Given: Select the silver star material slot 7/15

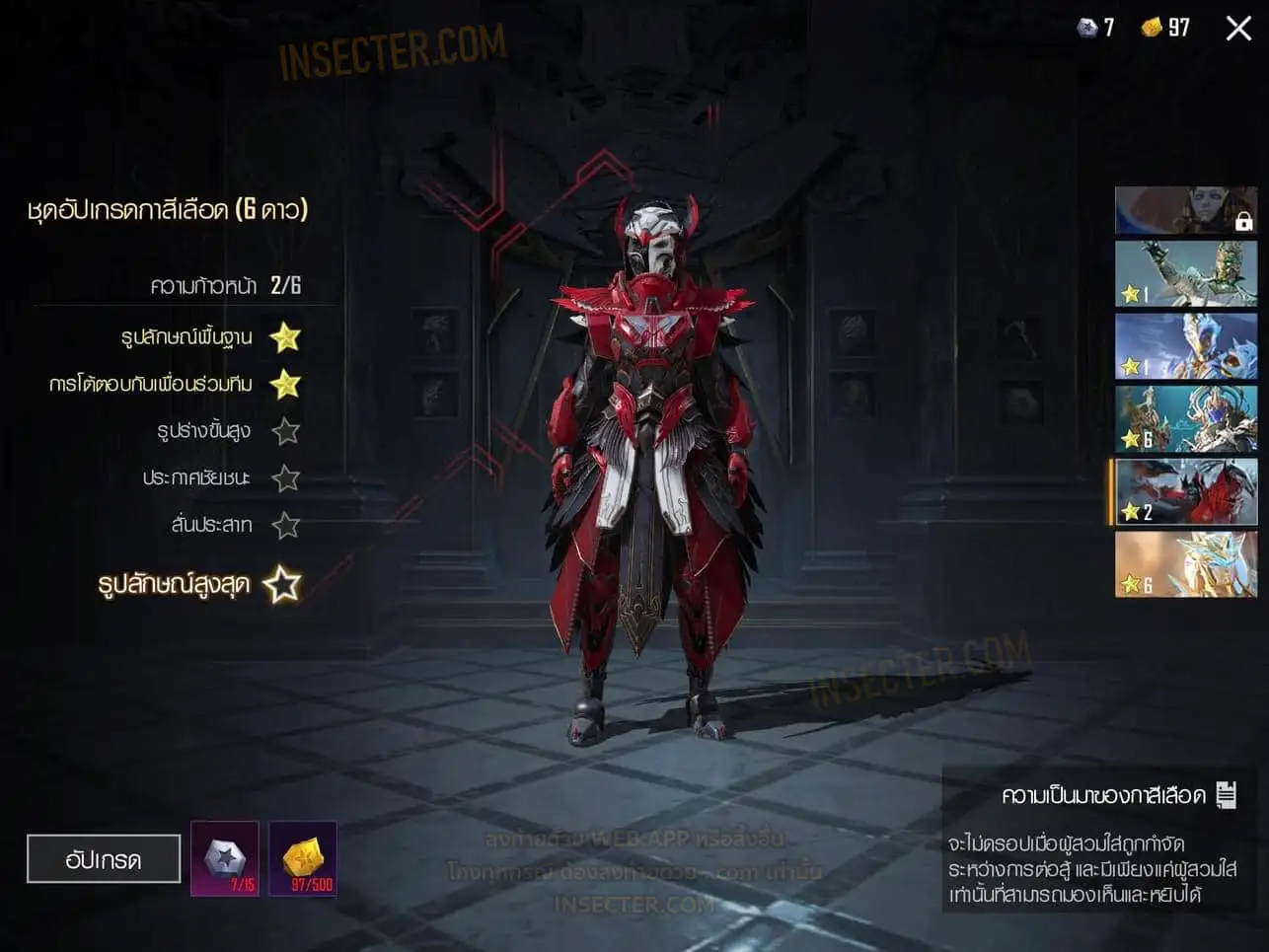Looking at the screenshot, I should tap(225, 859).
